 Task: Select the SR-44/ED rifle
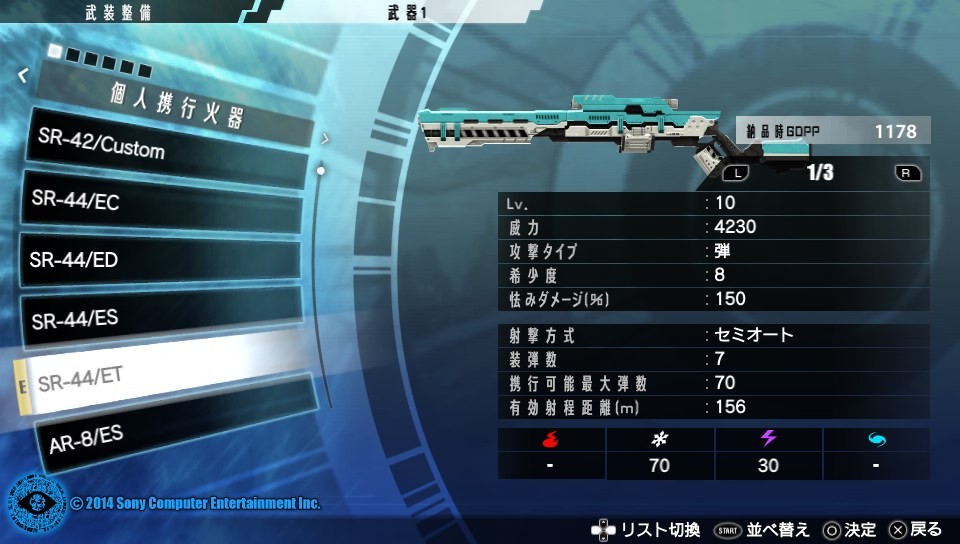tap(160, 260)
